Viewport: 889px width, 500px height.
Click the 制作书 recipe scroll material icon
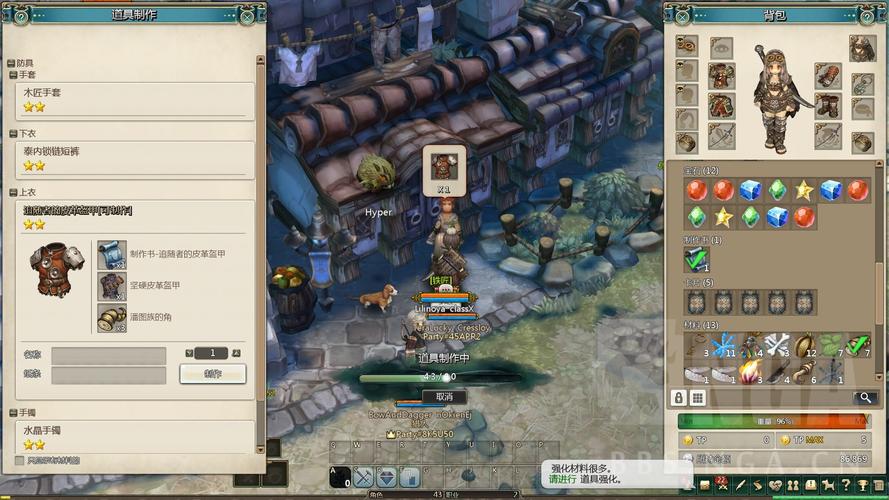111,254
